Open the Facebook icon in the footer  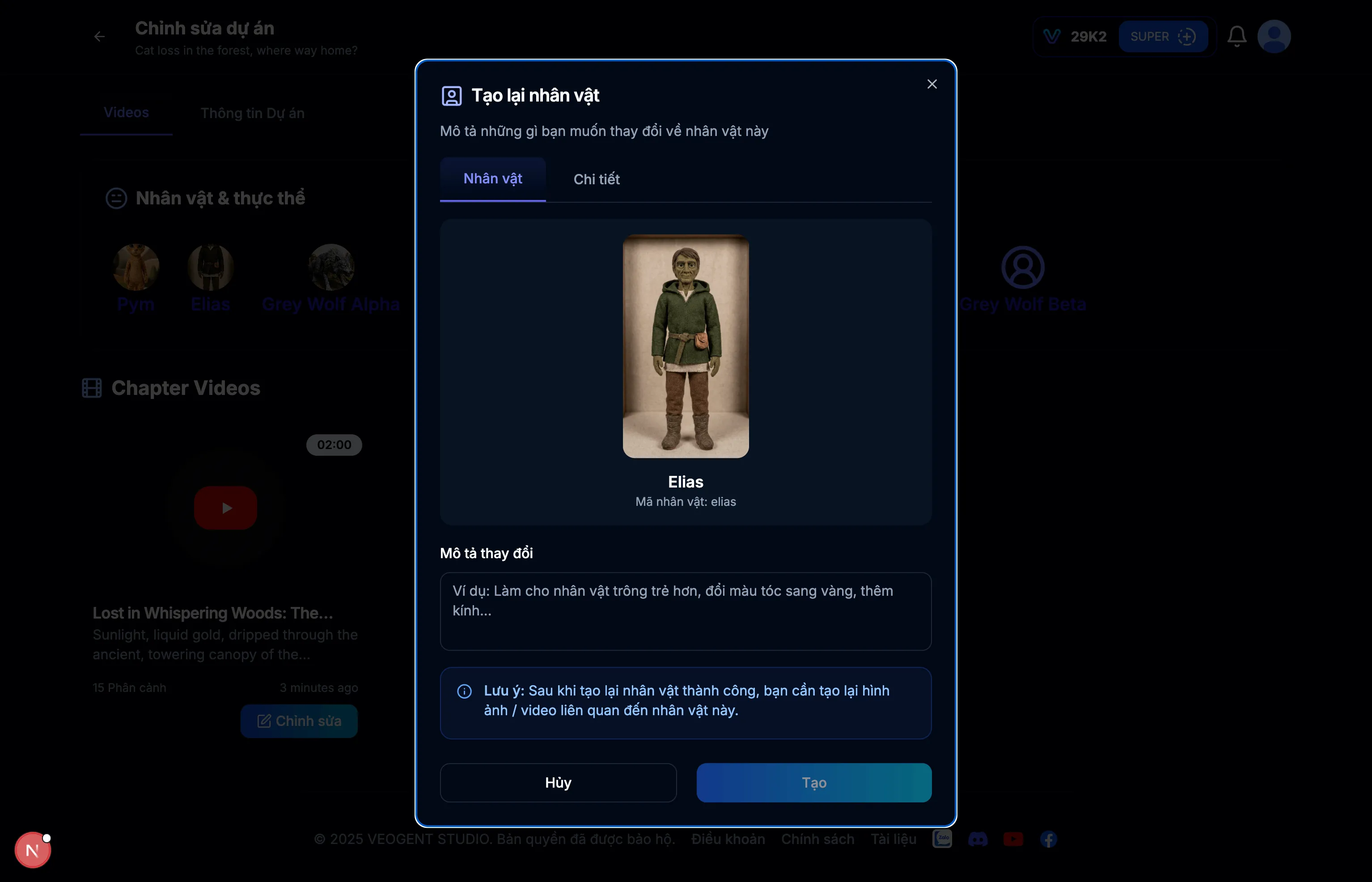(x=1049, y=839)
